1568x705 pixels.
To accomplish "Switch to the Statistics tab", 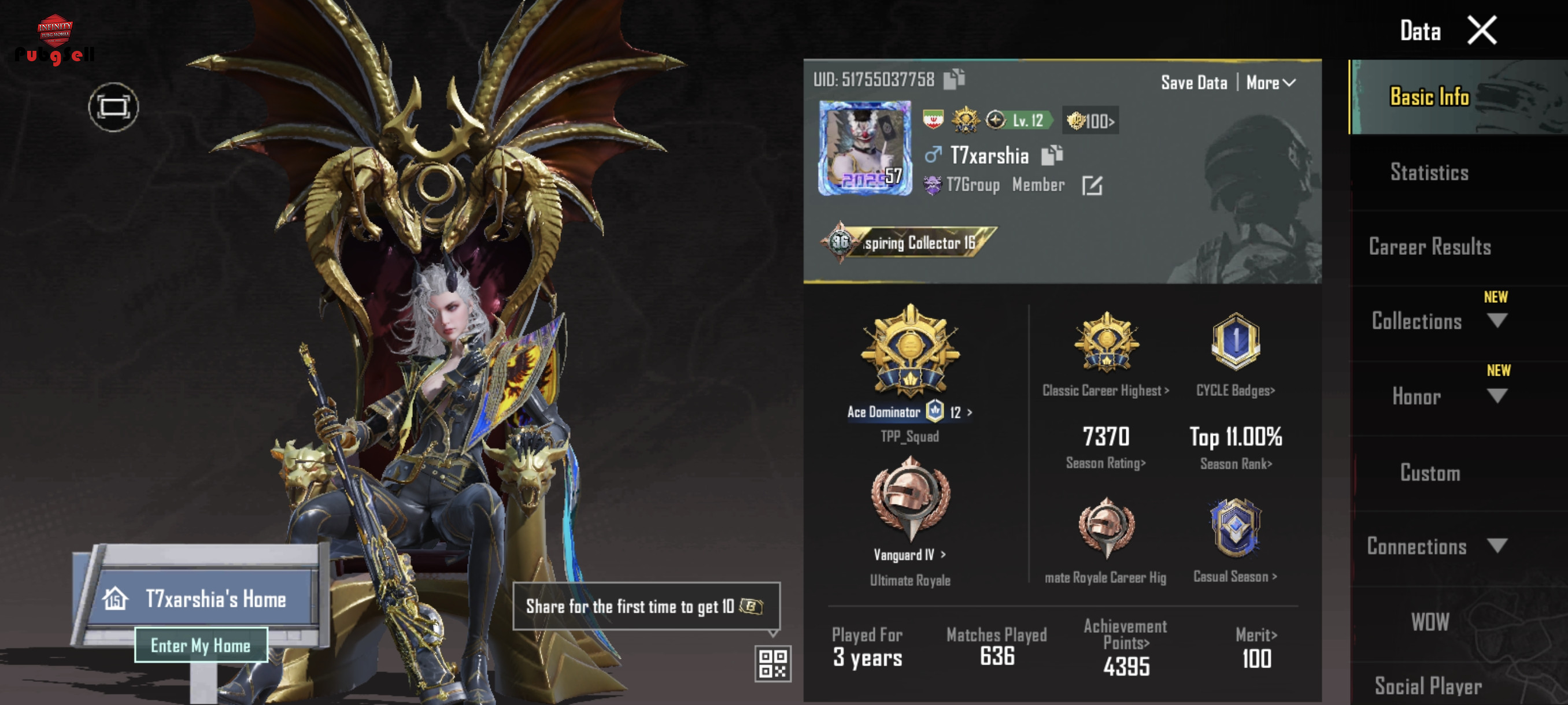I will [1429, 173].
